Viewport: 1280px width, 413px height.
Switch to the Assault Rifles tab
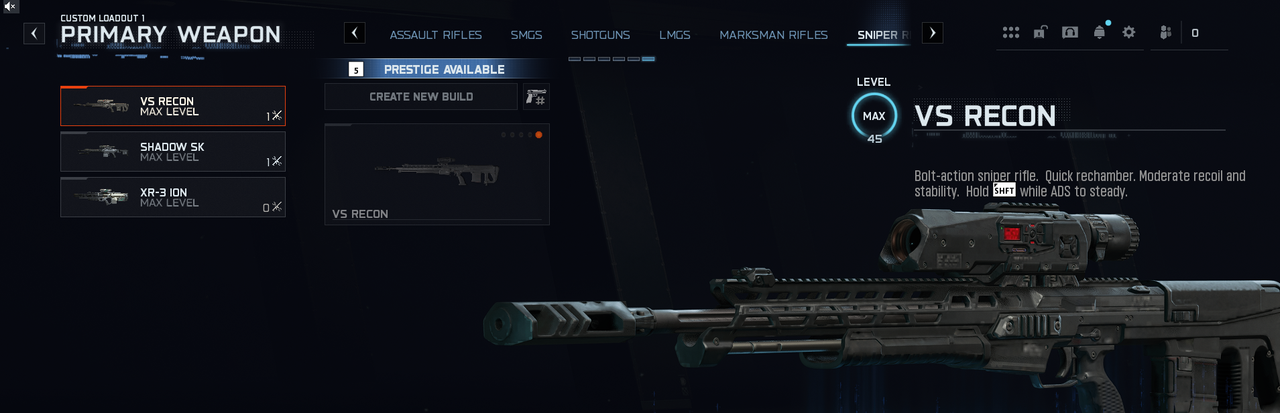coord(435,35)
